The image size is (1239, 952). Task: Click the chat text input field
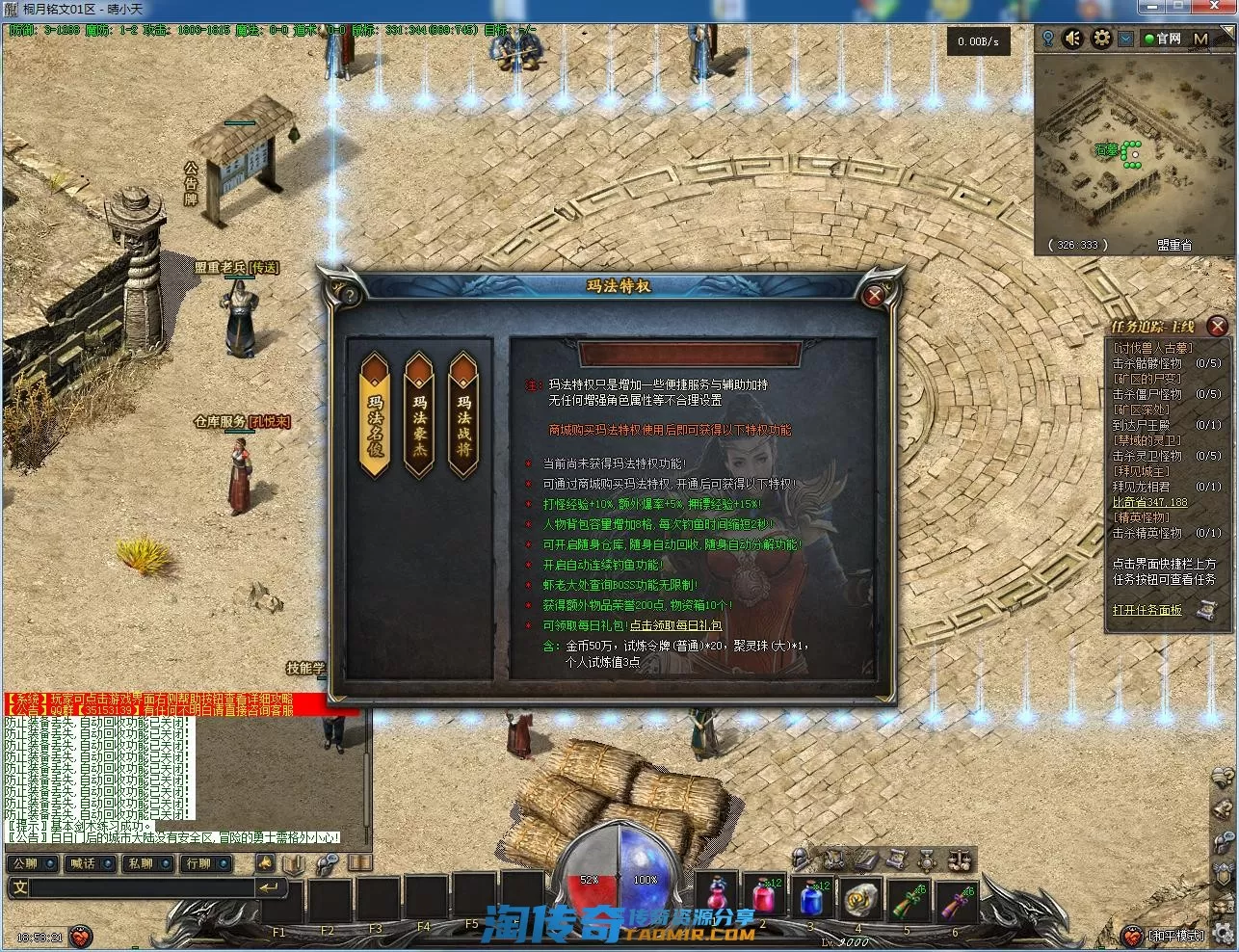[135, 887]
